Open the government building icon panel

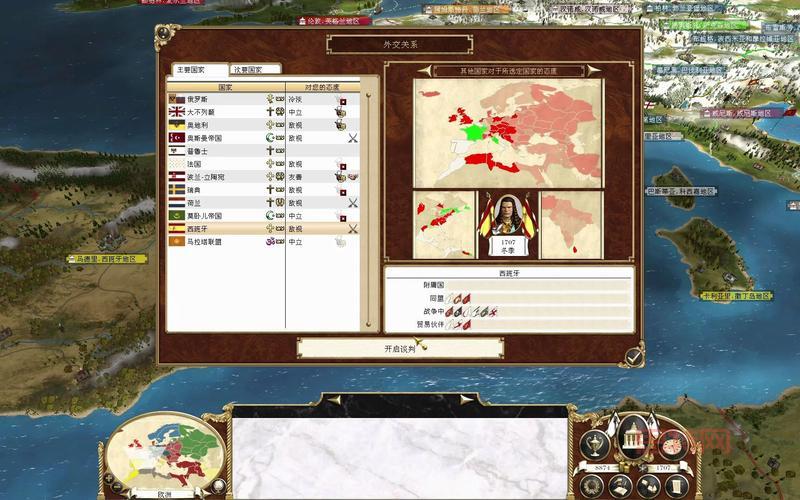(x=632, y=436)
